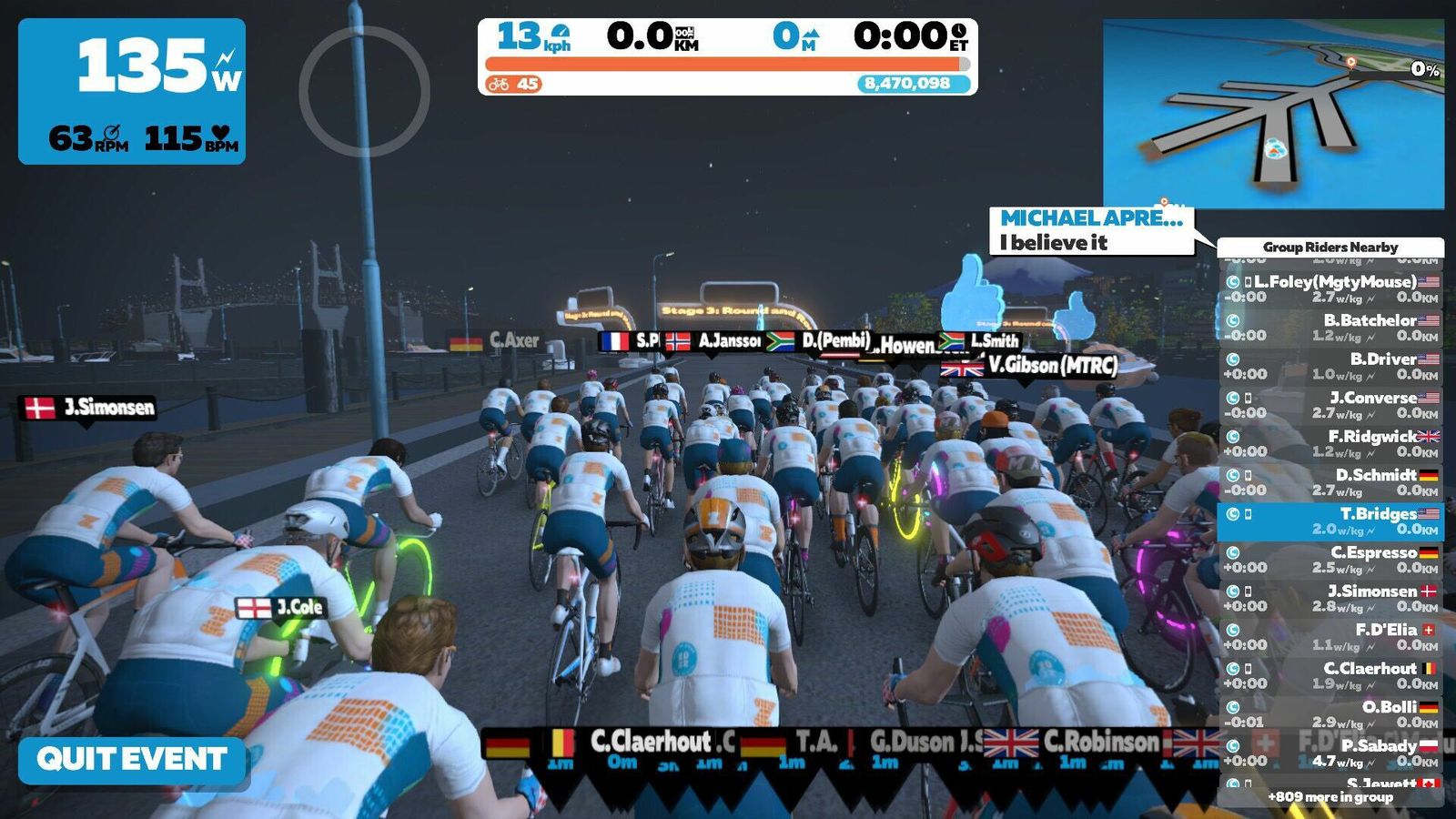The height and width of the screenshot is (819, 1456).
Task: Choose J.Simonsen in nearby riders panel
Action: point(1330,599)
